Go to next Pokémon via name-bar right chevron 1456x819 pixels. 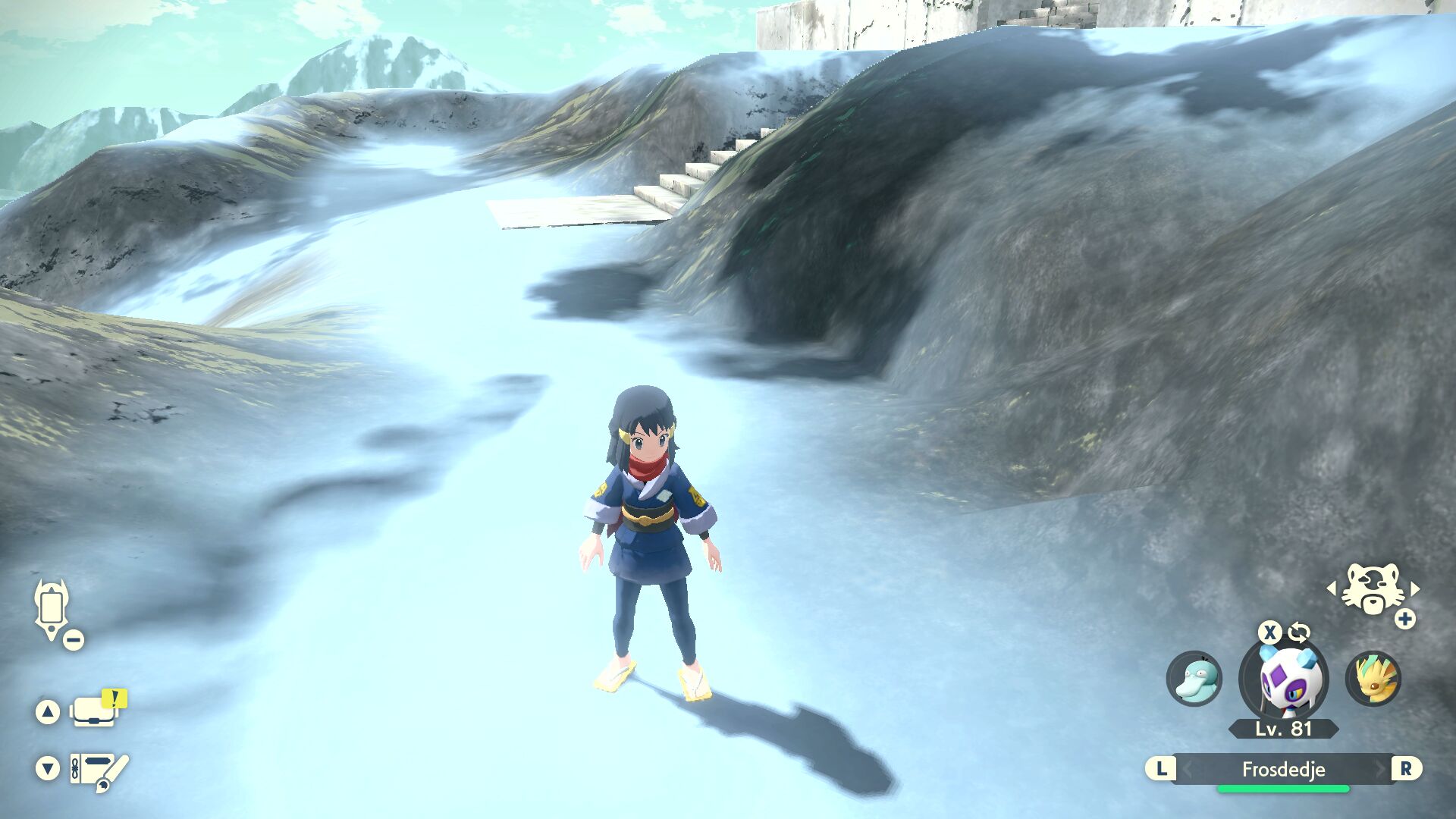tap(1379, 769)
